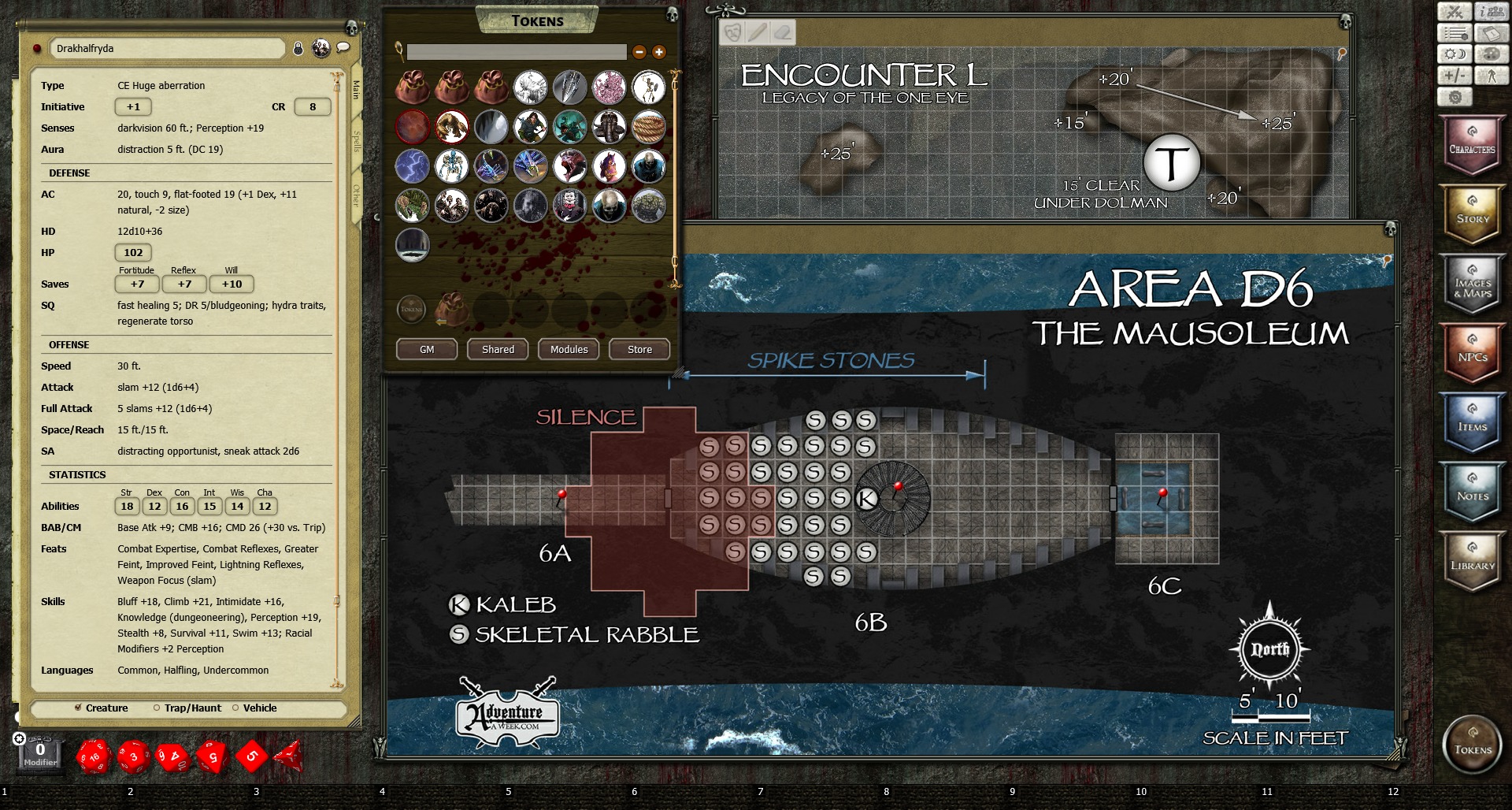Select the Creature radio button
This screenshot has width=1512, height=810.
pos(78,708)
